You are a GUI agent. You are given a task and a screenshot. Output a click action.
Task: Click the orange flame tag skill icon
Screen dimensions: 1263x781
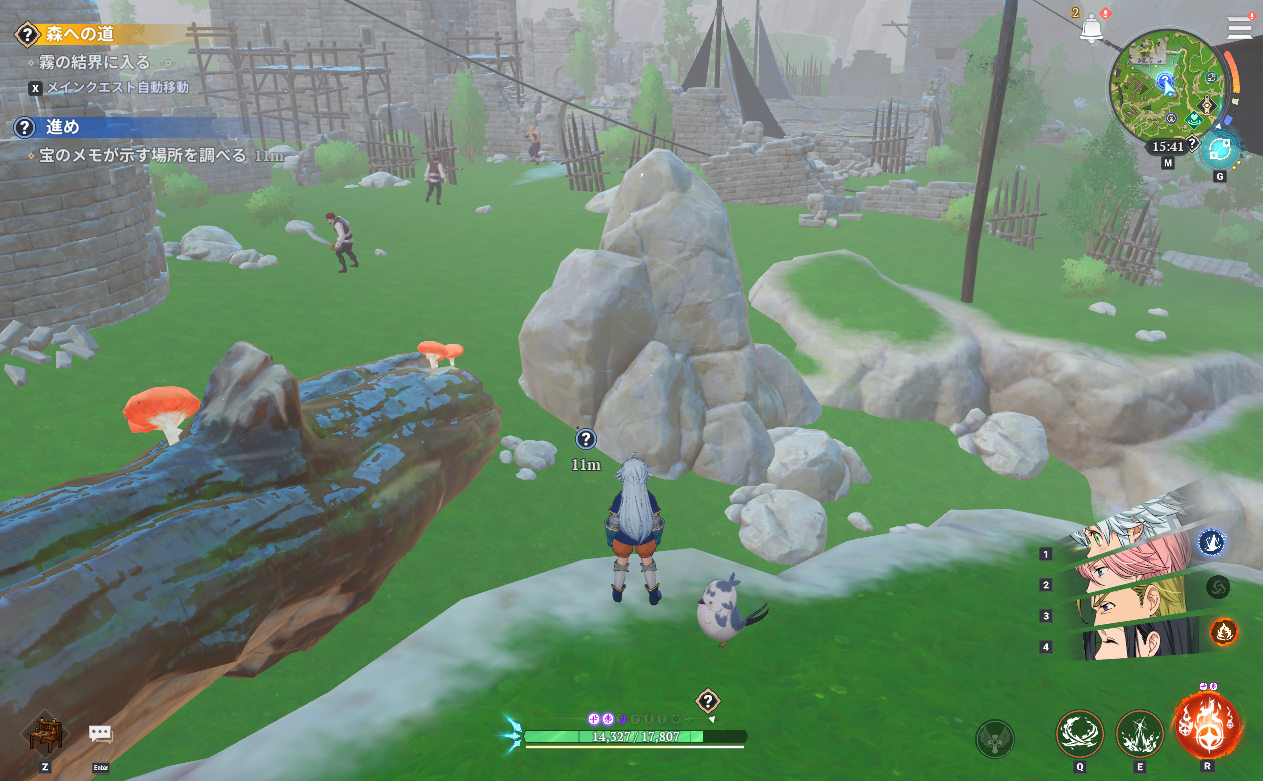[x=1223, y=631]
